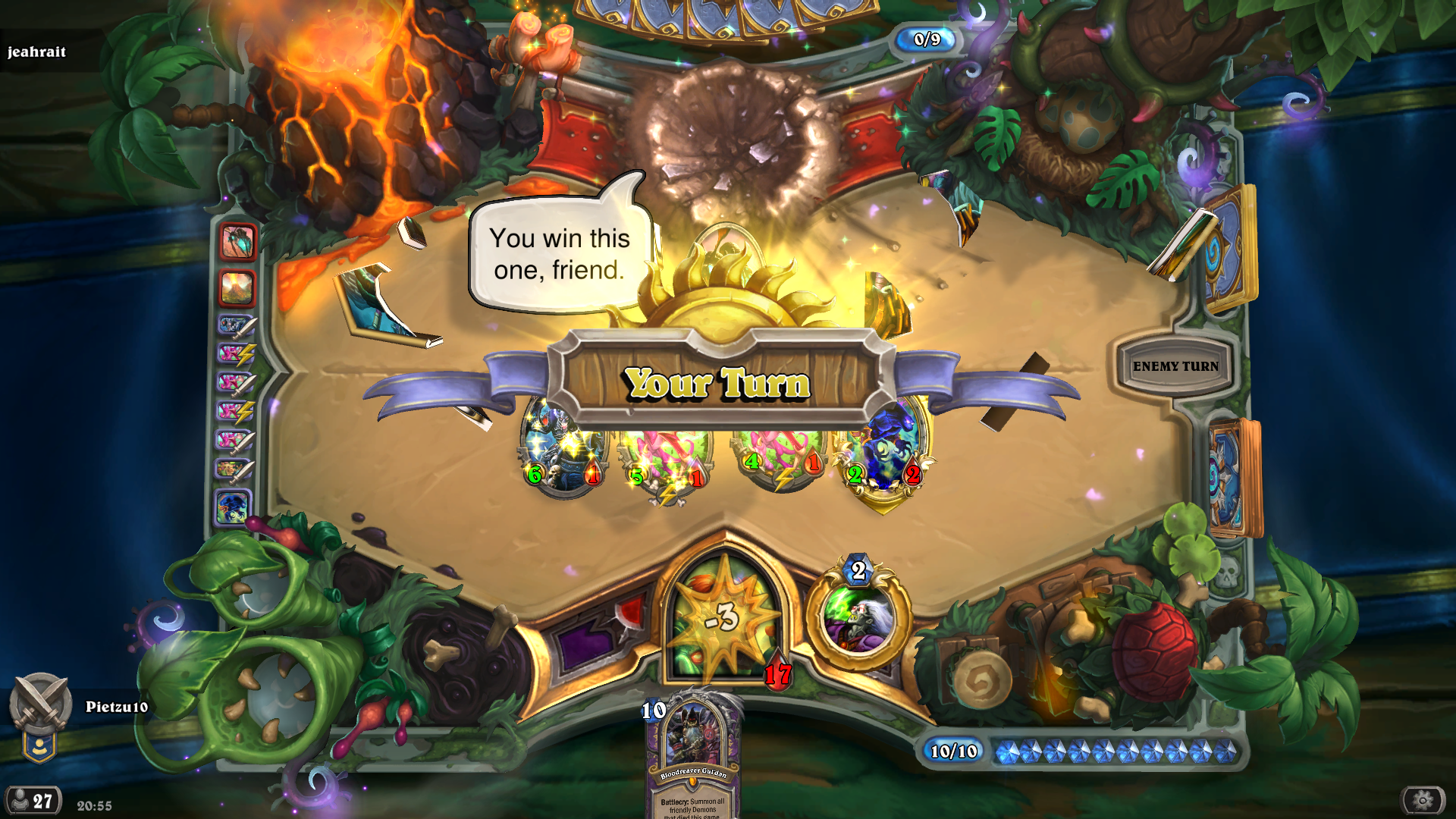Select the Bloodreaver Gul'dan card in hand
The image size is (1456, 819).
[694, 758]
